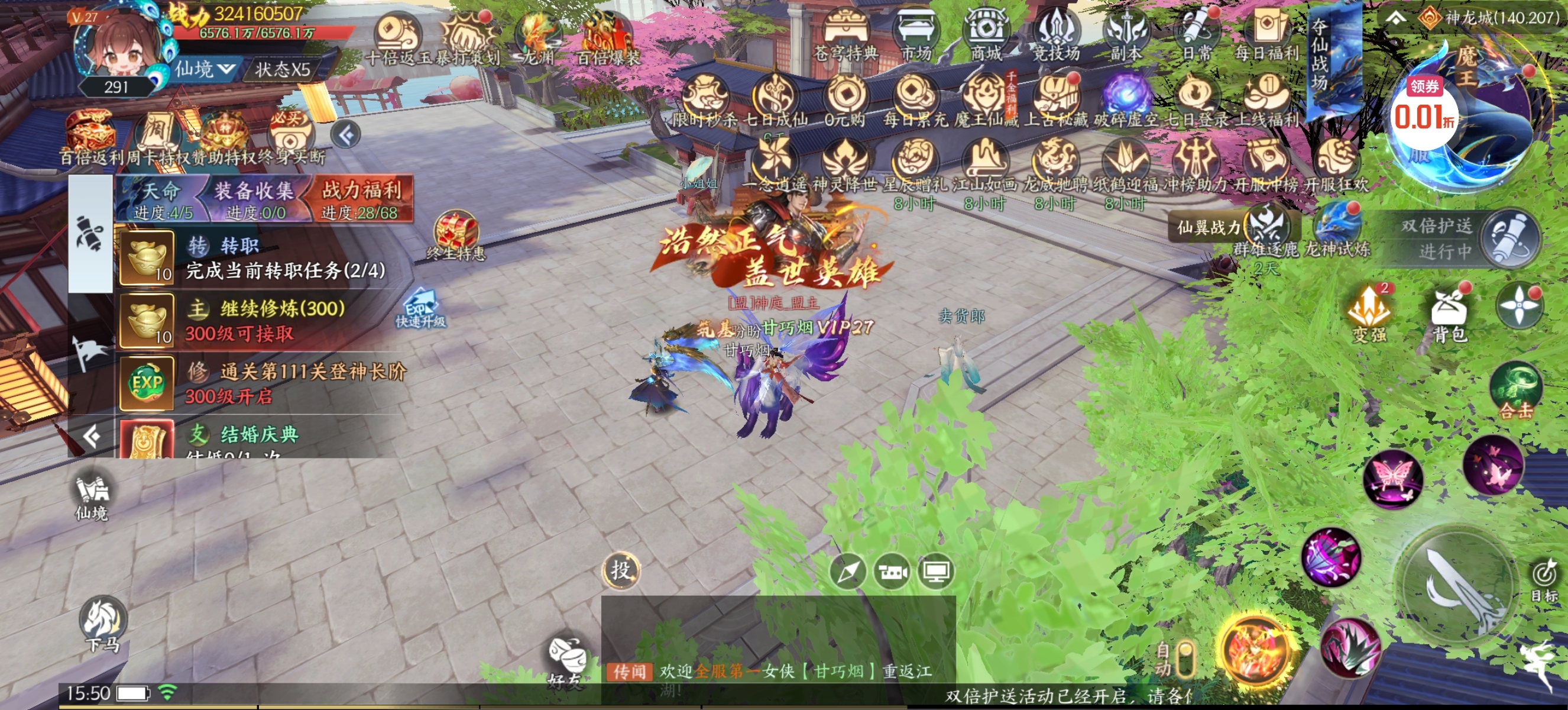1568x710 pixels.
Task: Activate the 合击 combo skill
Action: (1515, 392)
